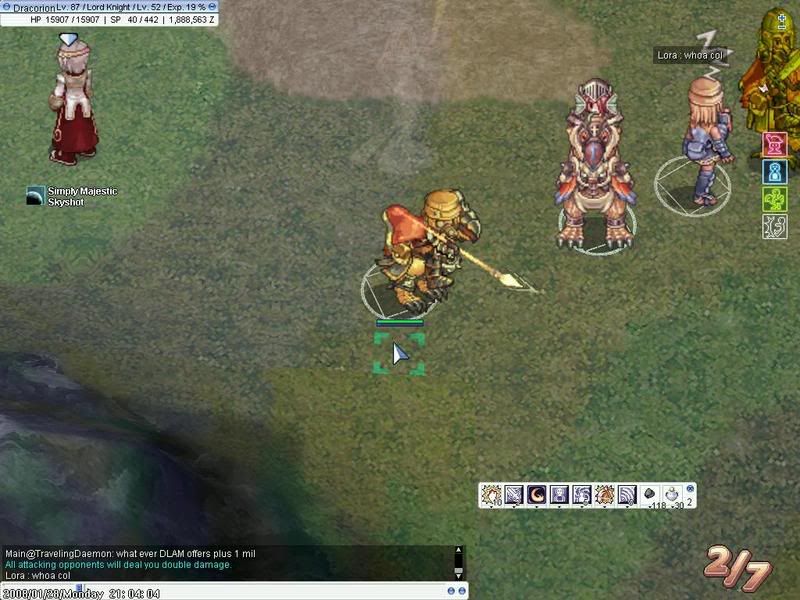Select the blue figure status icon

point(775,172)
